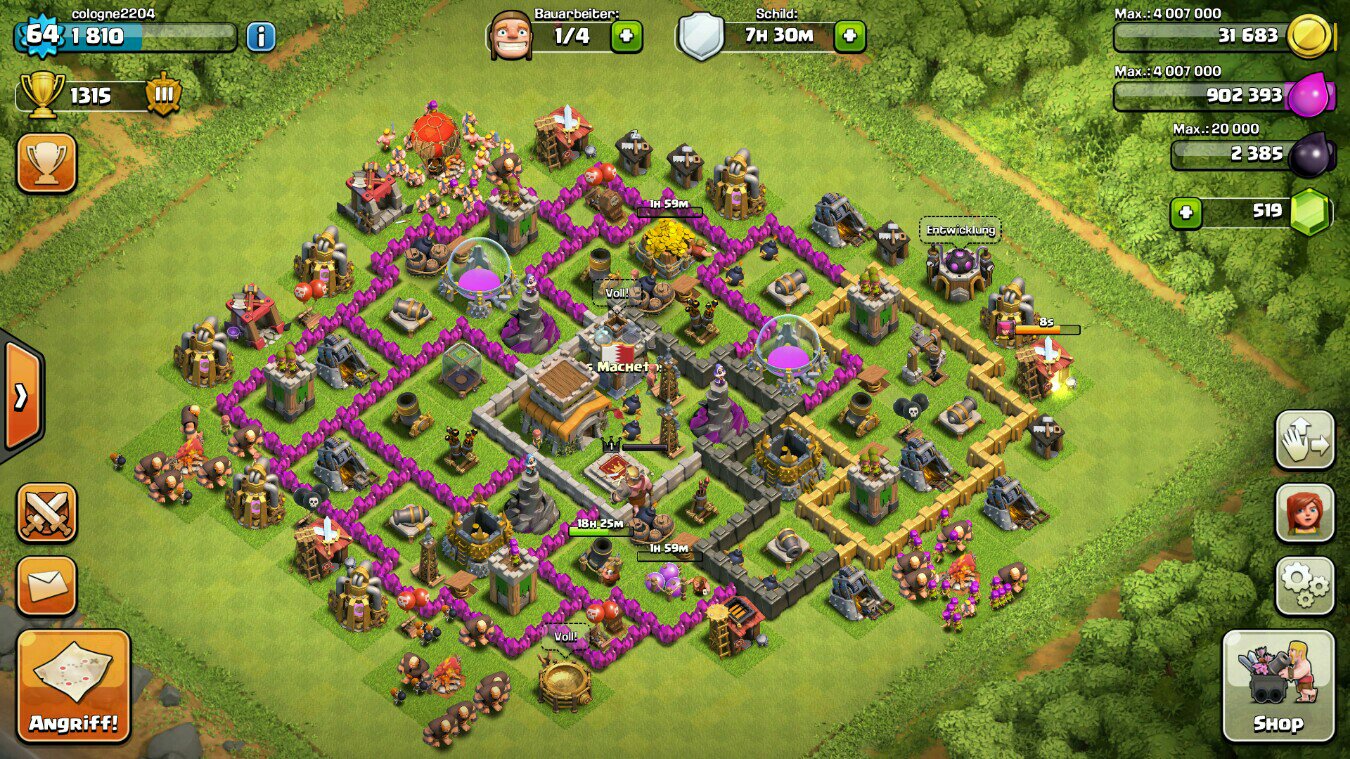Add a builder with the green plus
1350x759 pixels.
(x=626, y=37)
